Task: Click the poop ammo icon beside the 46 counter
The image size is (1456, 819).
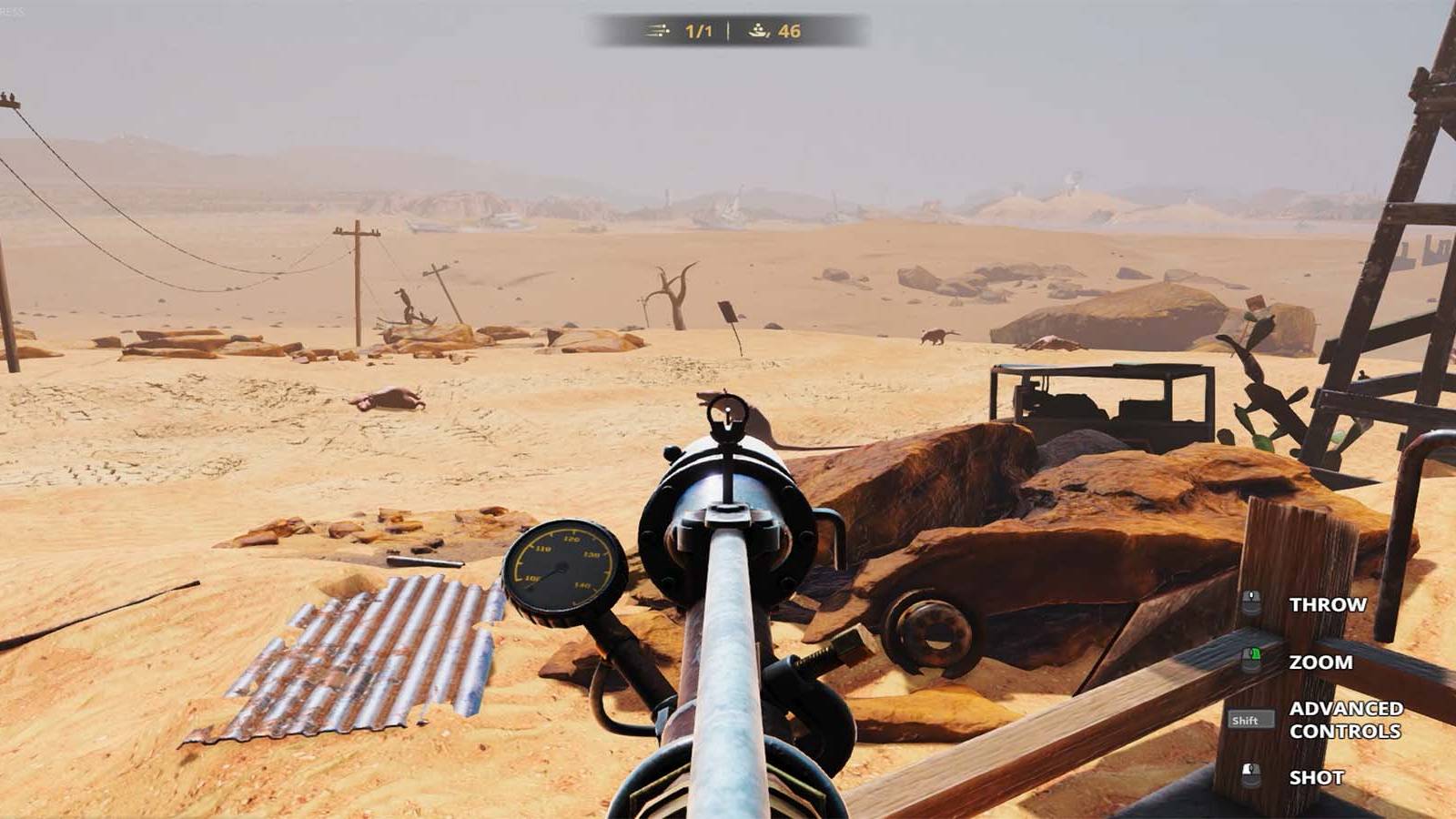Action: (757, 30)
